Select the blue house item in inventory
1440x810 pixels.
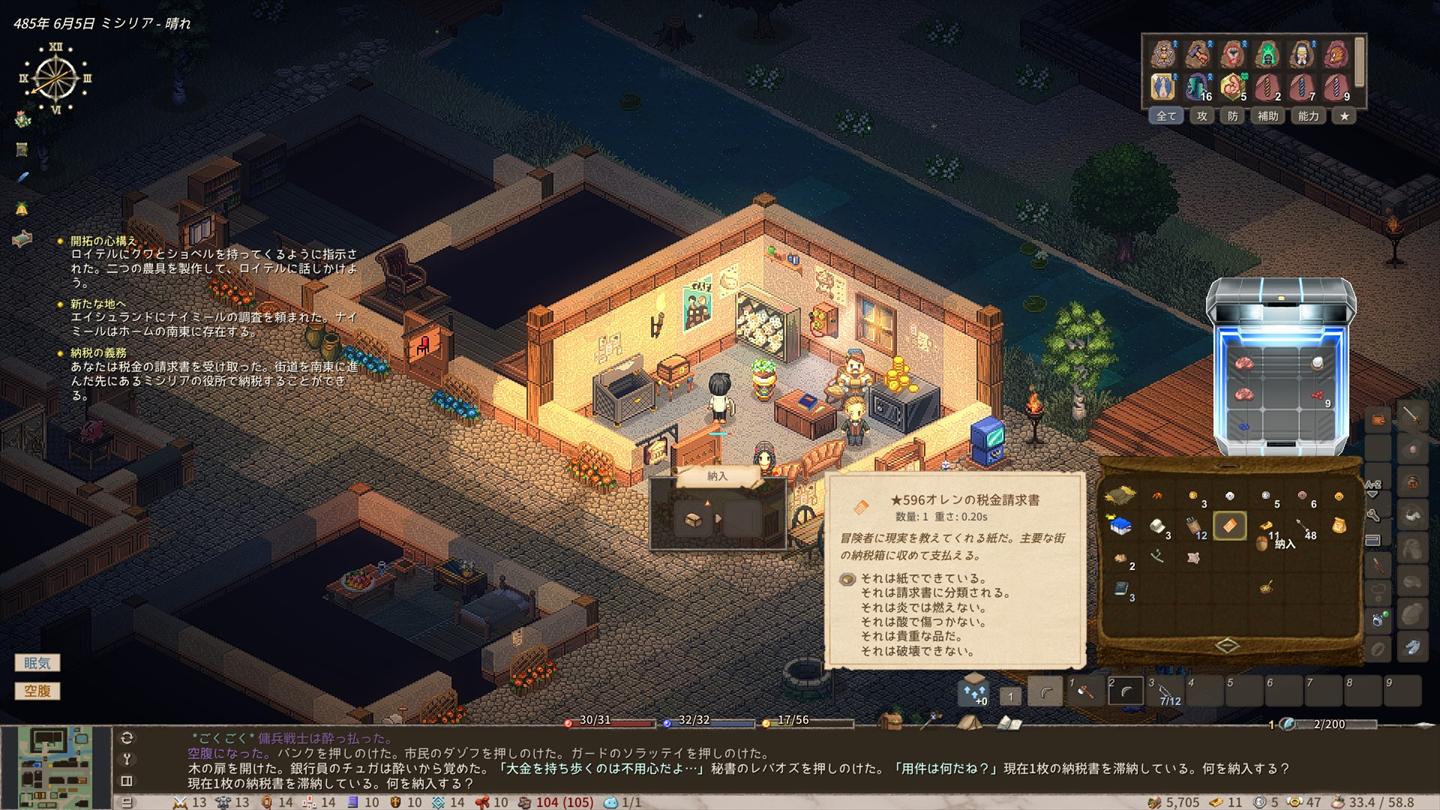pos(1121,525)
